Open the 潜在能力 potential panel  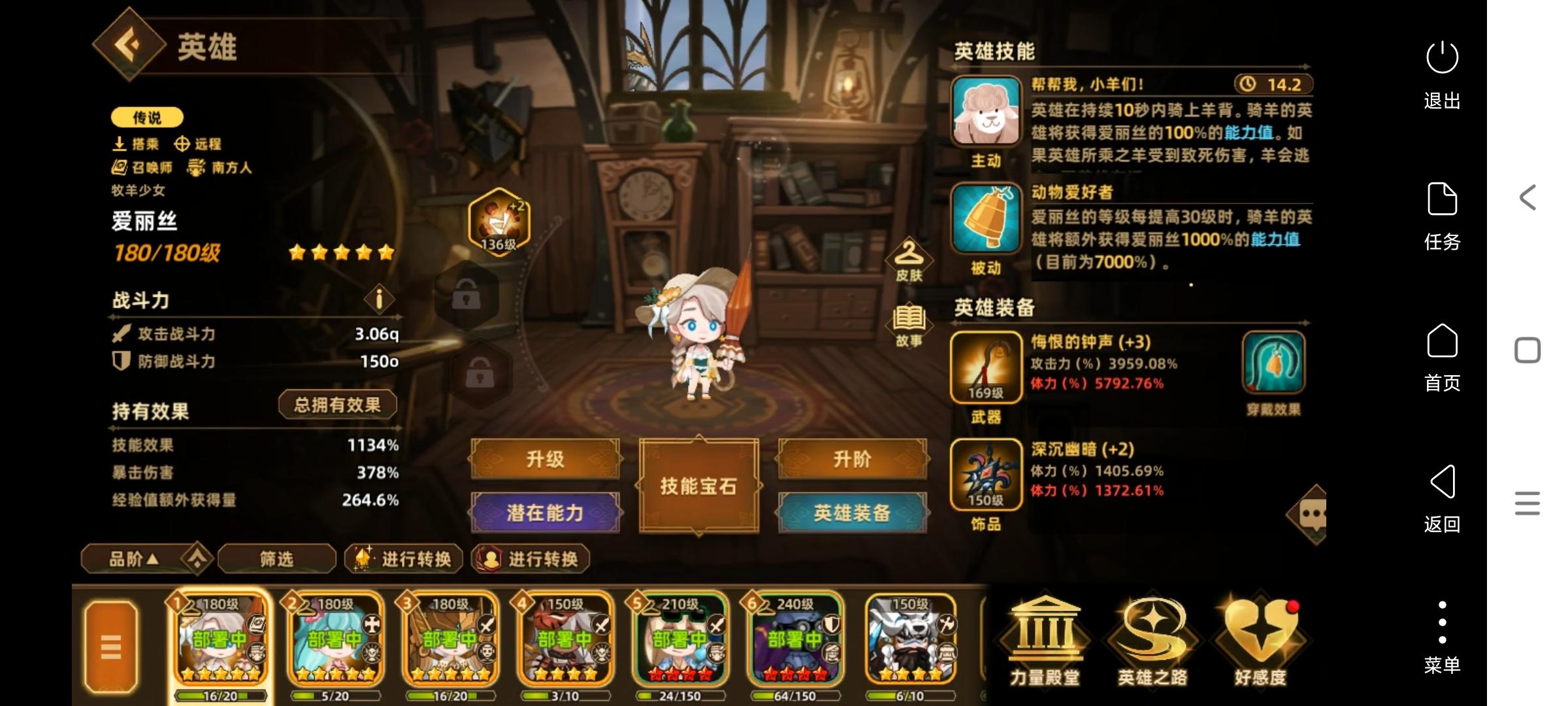[545, 513]
